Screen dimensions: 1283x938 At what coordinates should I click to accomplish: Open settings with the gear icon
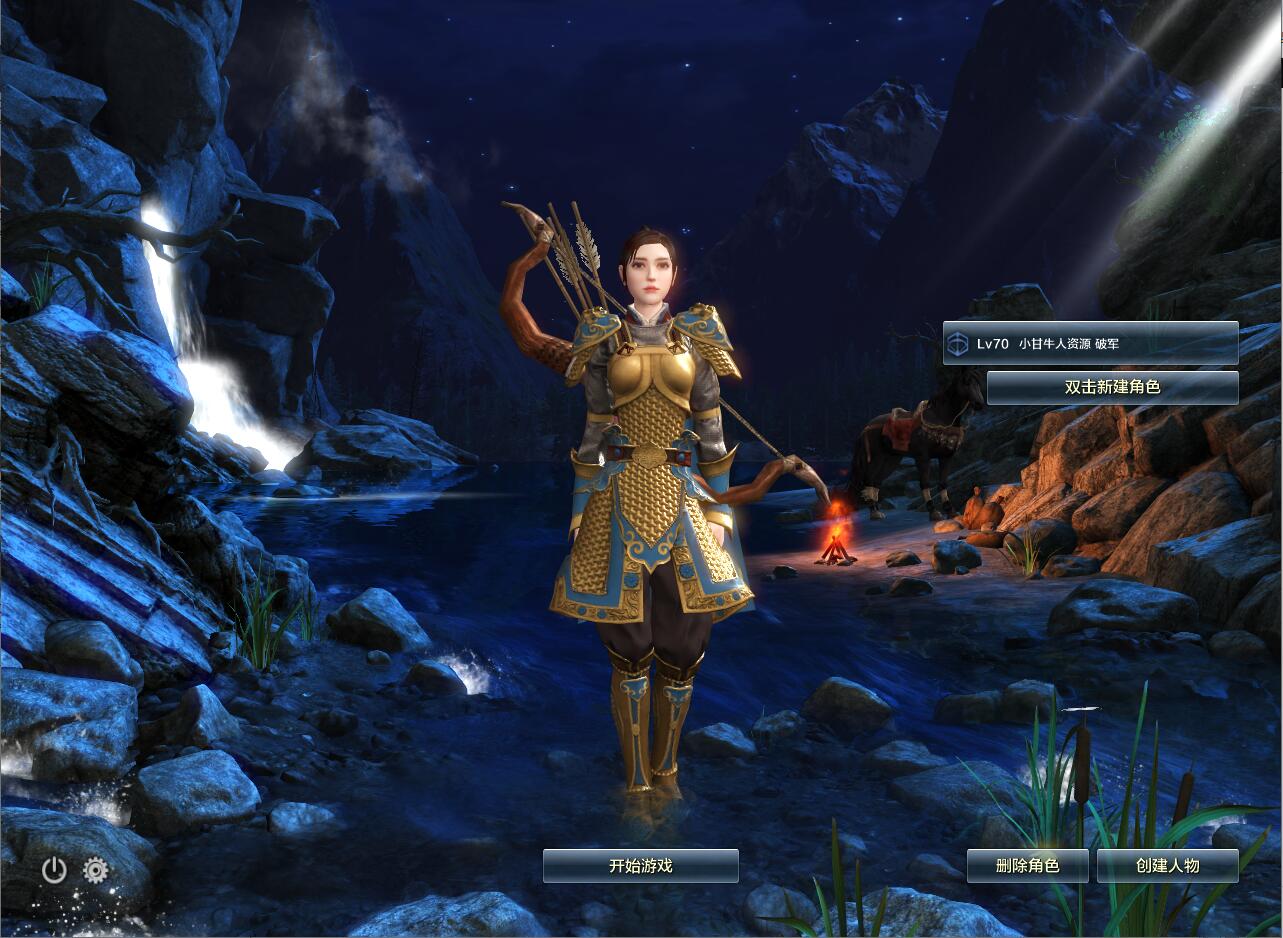[96, 870]
